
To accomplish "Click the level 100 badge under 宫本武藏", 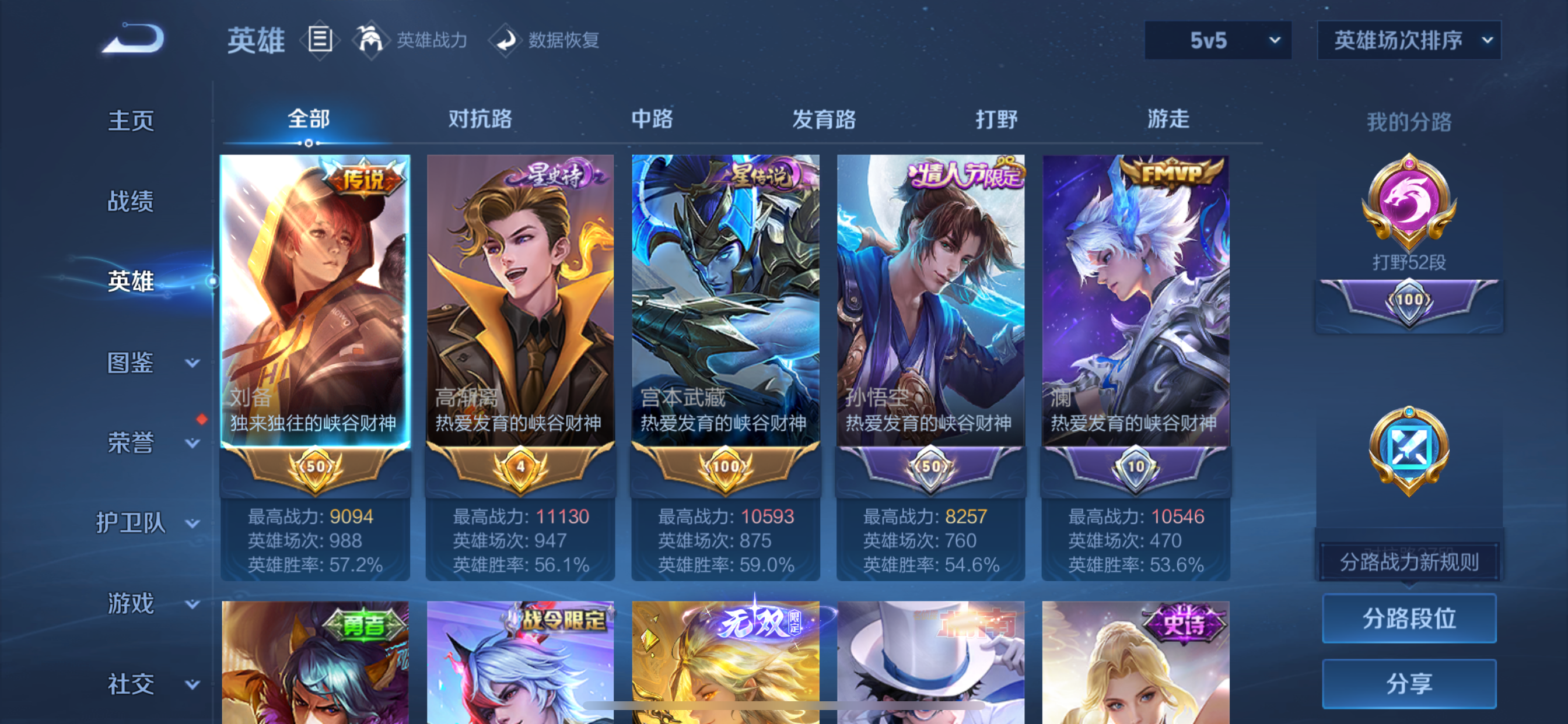I will 724,468.
